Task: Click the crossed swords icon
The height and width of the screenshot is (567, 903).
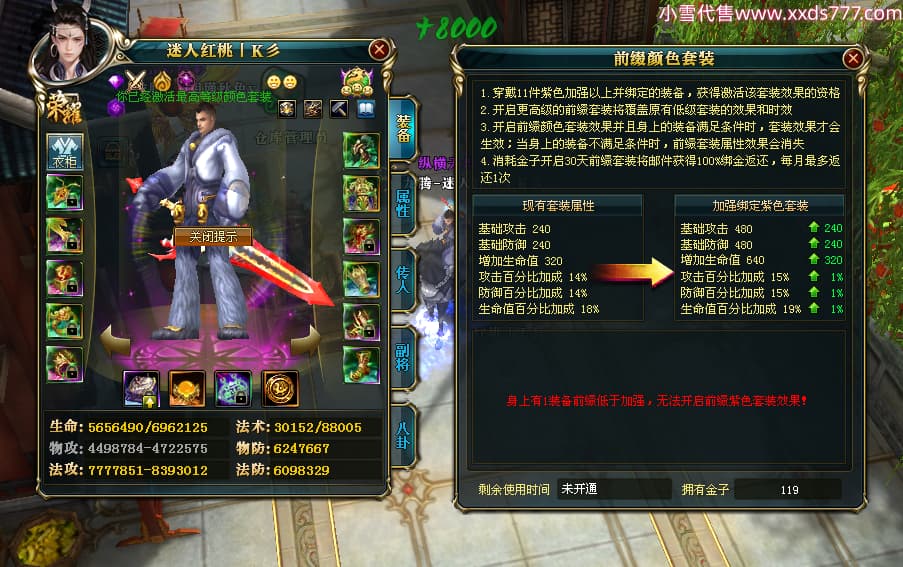Action: coord(138,81)
